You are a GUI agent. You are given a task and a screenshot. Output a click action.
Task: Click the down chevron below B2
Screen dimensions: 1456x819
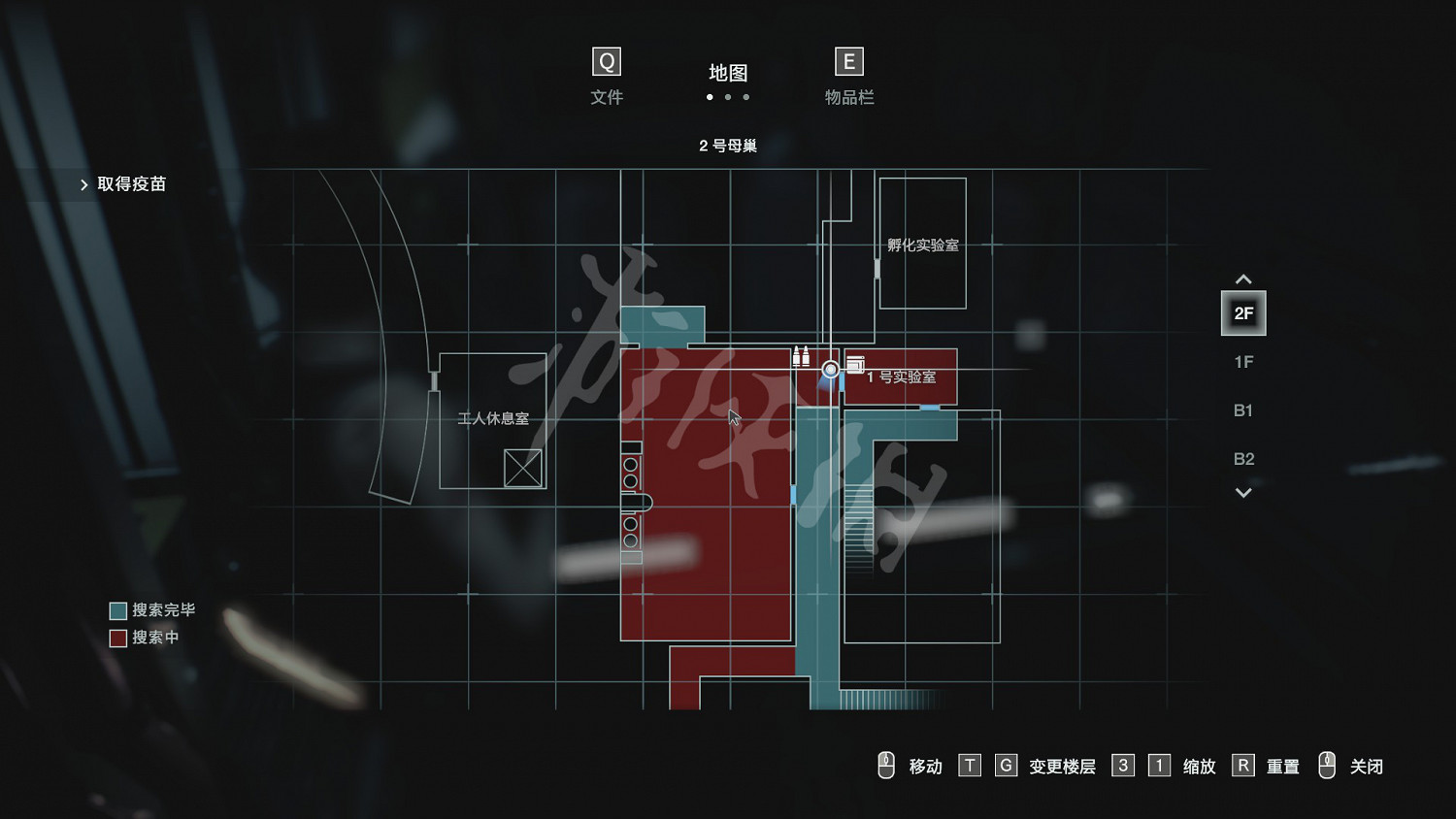1243,493
